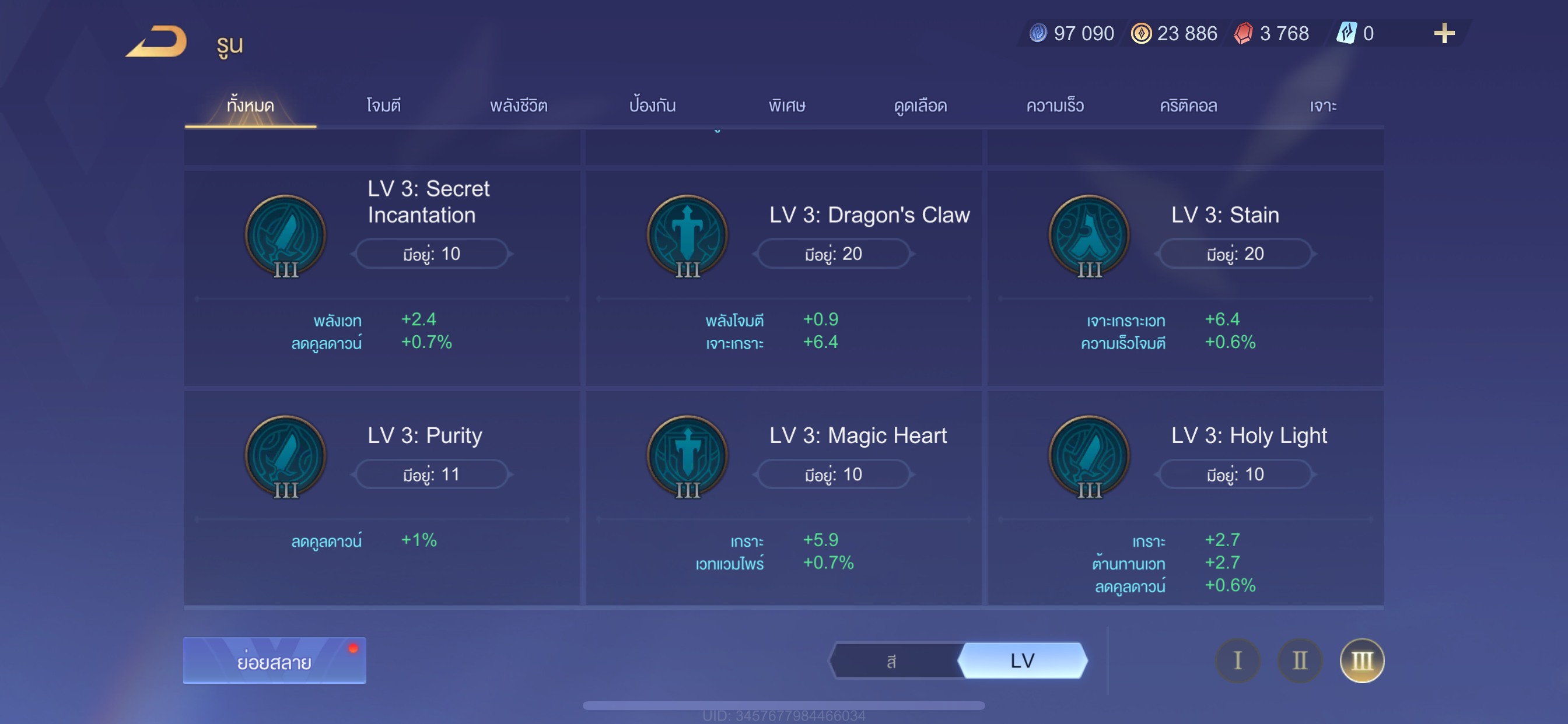Select the Secret Incantation rune
1568x724 pixels.
[x=381, y=277]
